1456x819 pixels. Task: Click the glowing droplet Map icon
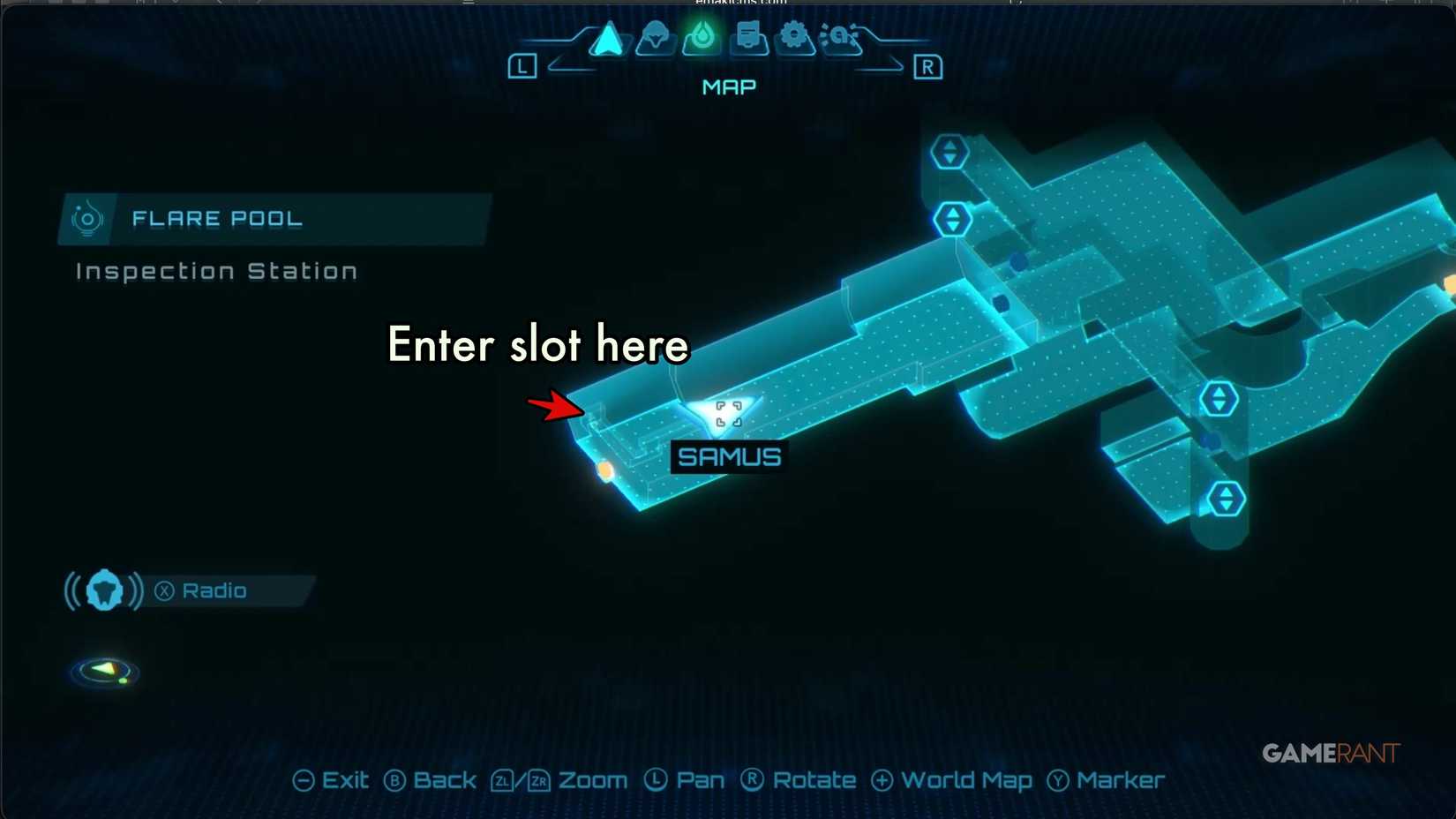pos(701,37)
